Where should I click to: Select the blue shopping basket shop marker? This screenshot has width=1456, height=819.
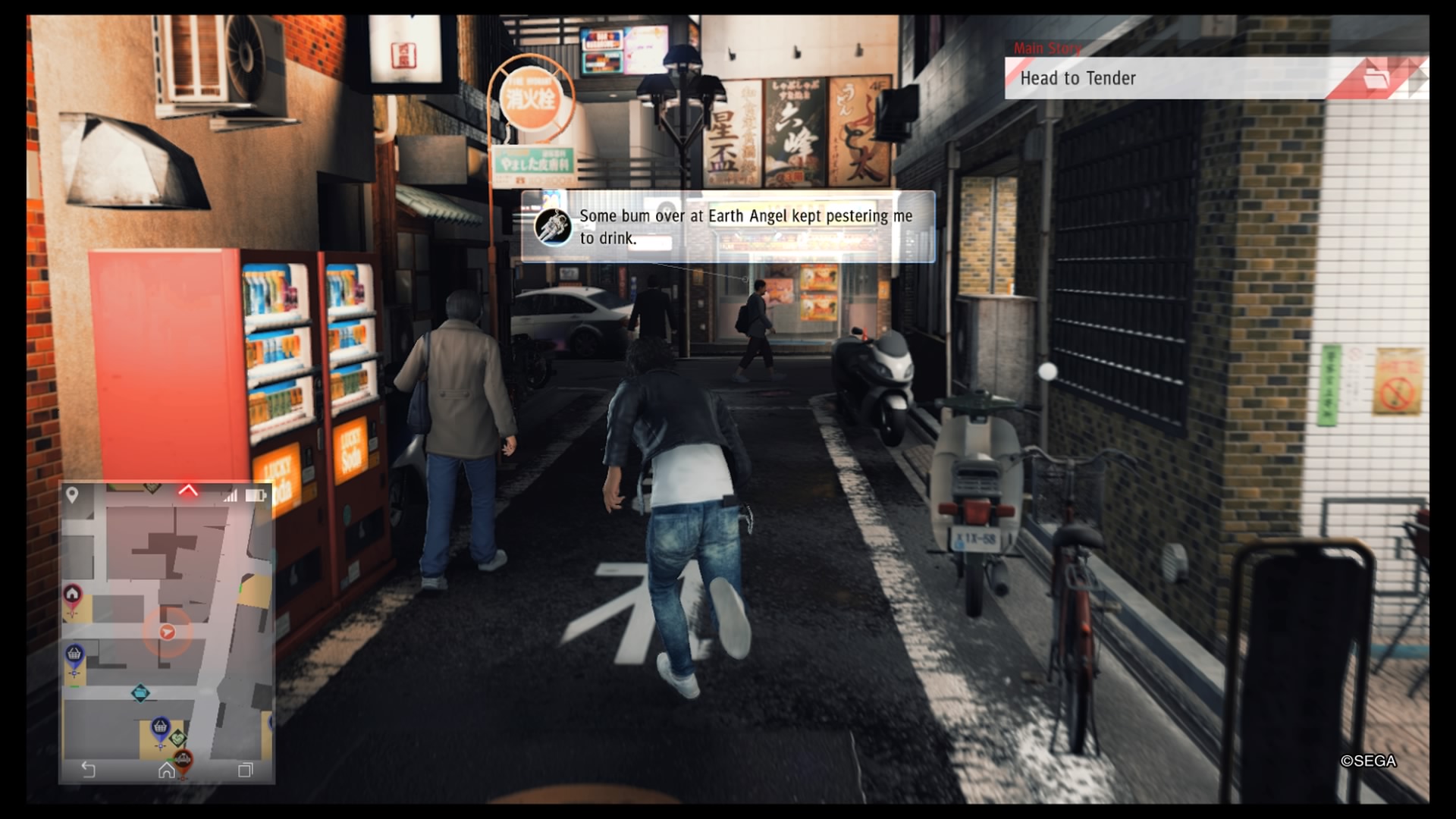tap(74, 654)
